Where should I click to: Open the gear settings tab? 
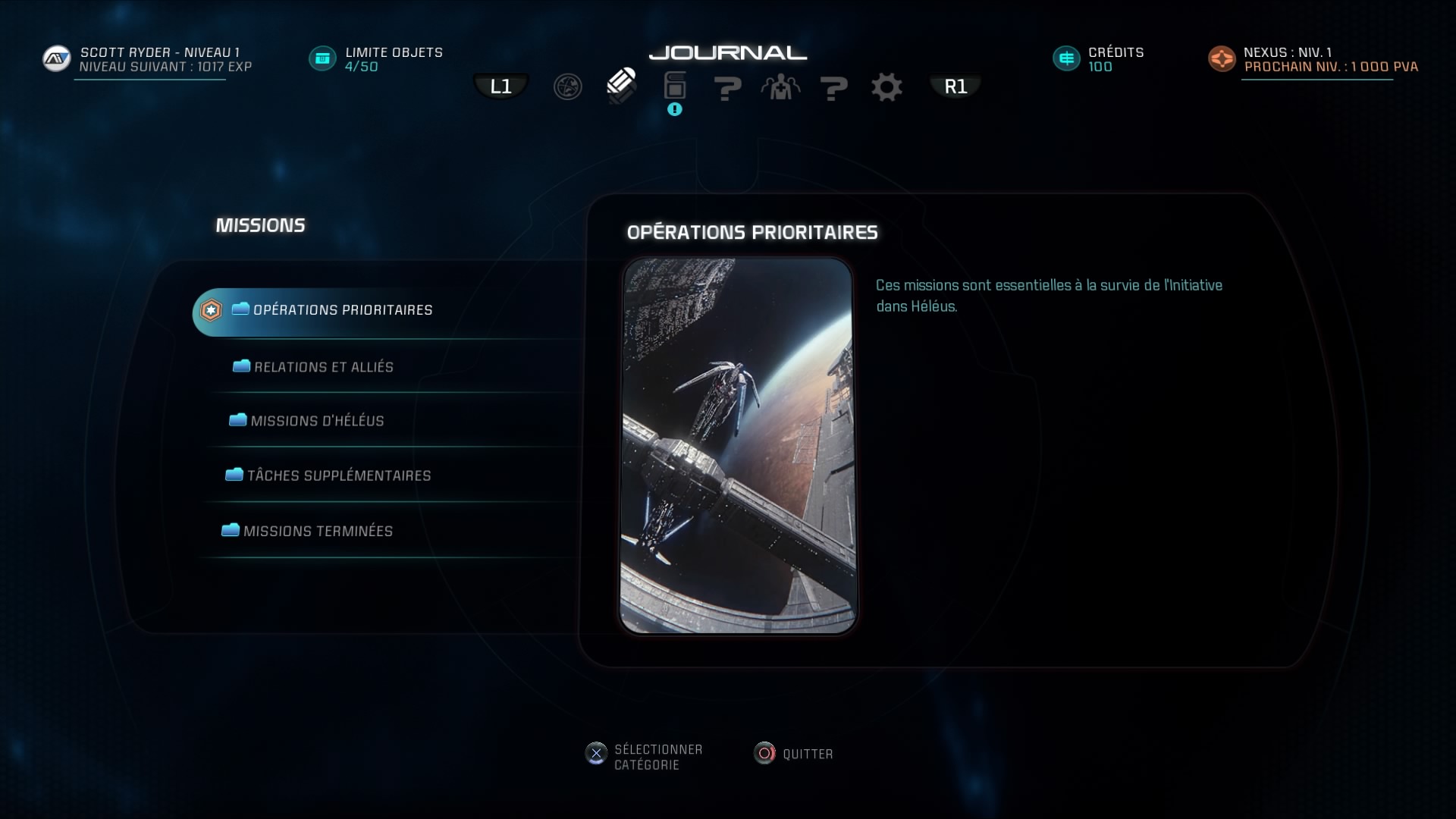tap(886, 87)
